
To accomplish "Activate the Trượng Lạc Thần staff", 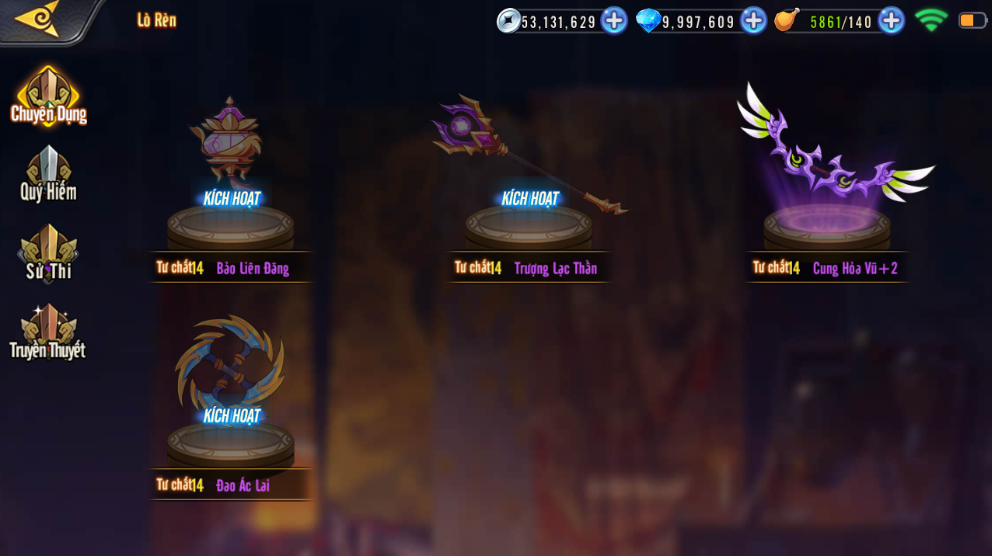I will click(530, 198).
